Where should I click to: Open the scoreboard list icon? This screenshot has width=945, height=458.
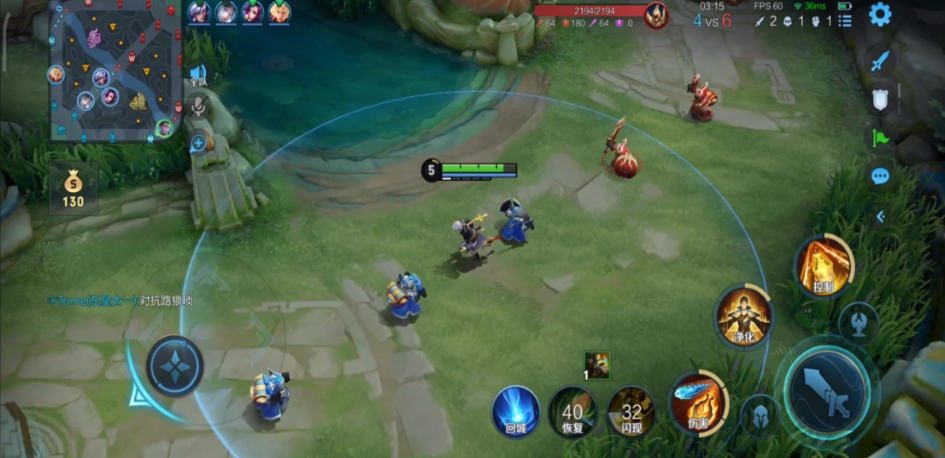(x=845, y=20)
